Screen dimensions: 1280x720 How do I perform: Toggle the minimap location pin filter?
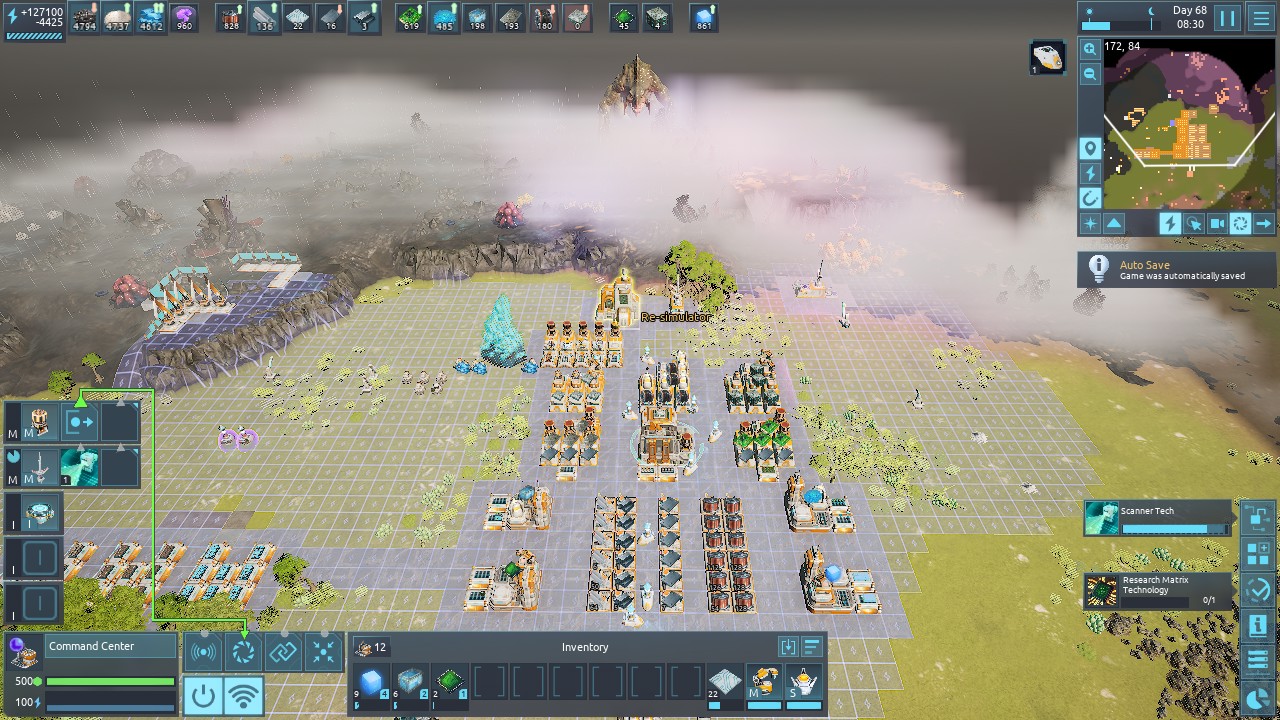pos(1090,149)
